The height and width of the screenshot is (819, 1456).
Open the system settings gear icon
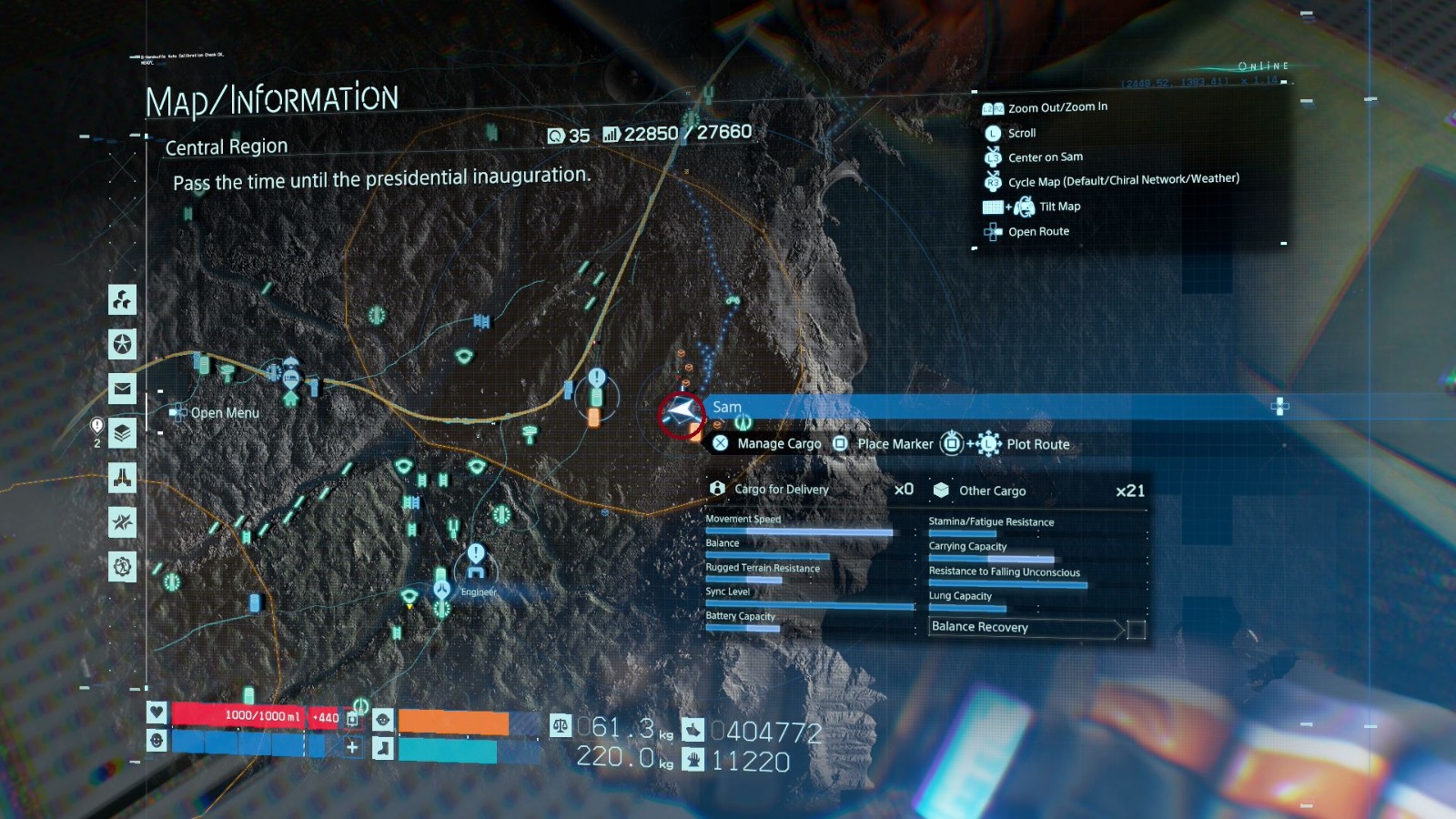coord(123,566)
